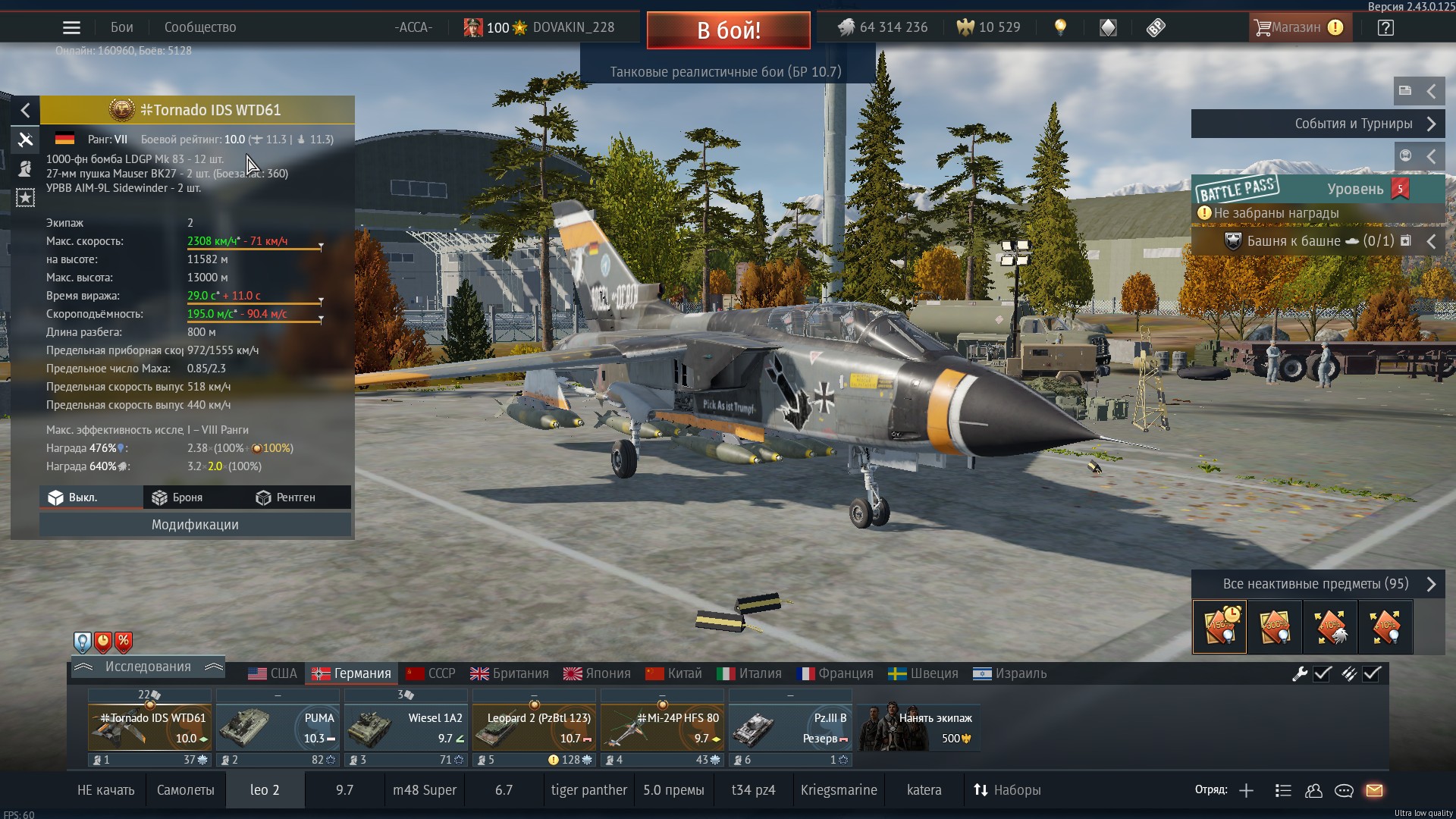
Task: Hire a new crew with Нанять экипаж
Action: (919, 727)
